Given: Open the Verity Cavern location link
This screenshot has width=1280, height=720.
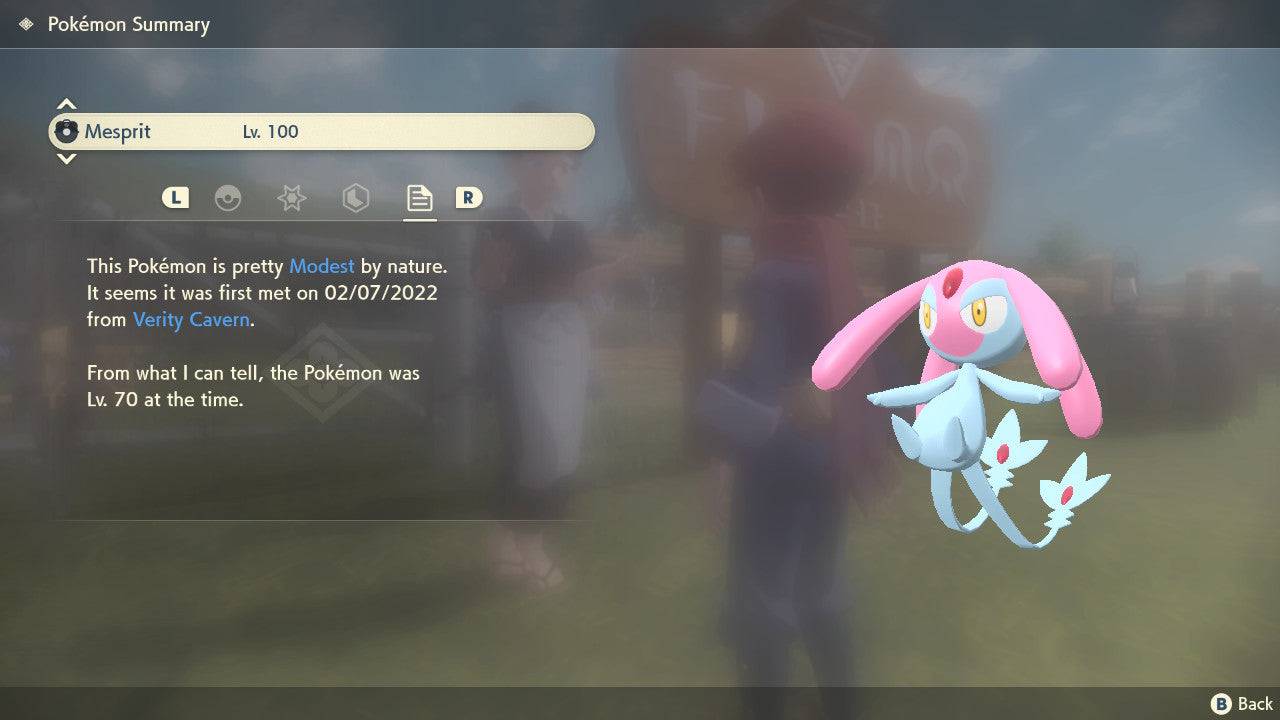Looking at the screenshot, I should coord(190,319).
